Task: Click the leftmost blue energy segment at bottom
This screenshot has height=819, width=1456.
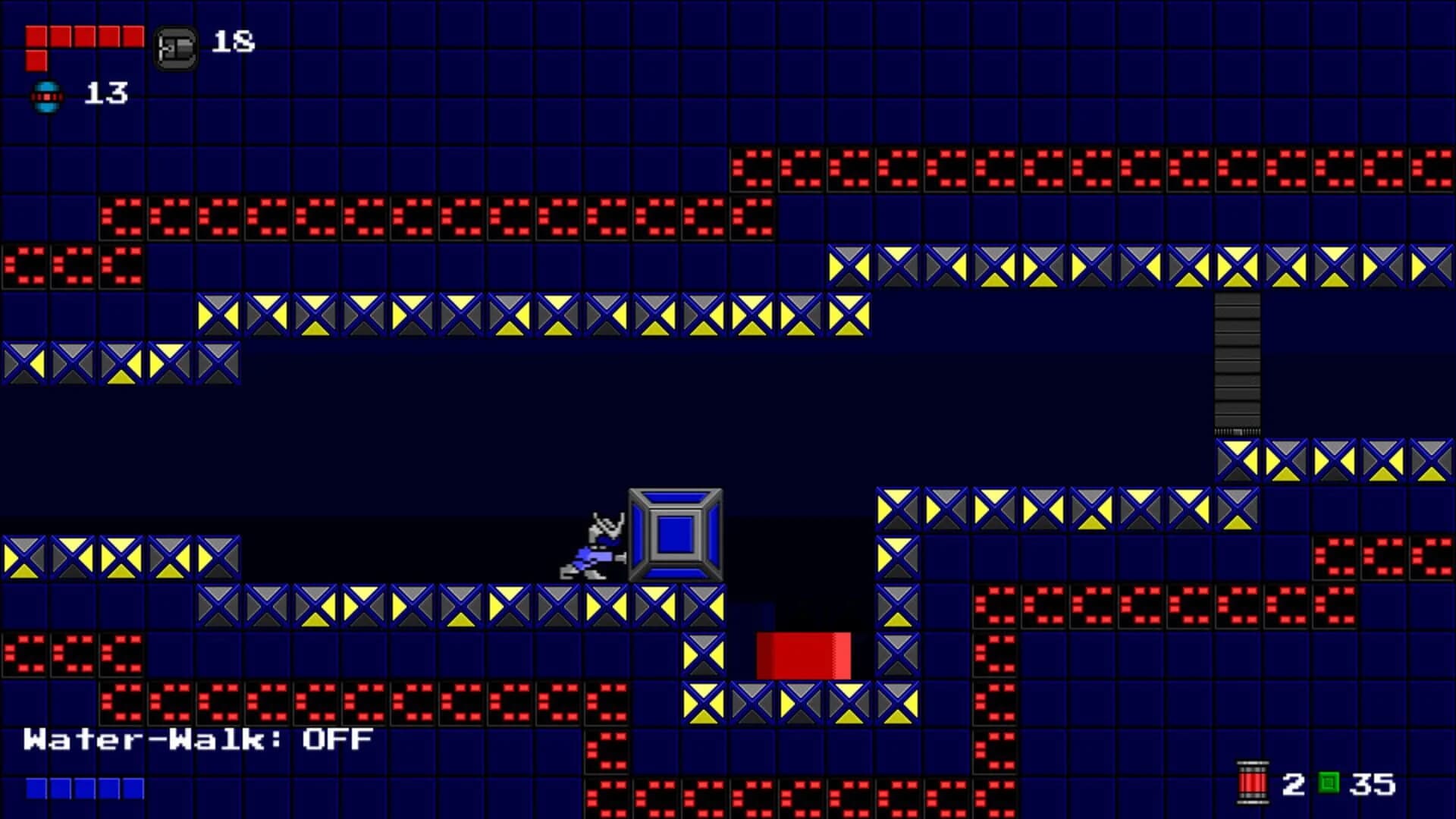Action: tap(36, 789)
